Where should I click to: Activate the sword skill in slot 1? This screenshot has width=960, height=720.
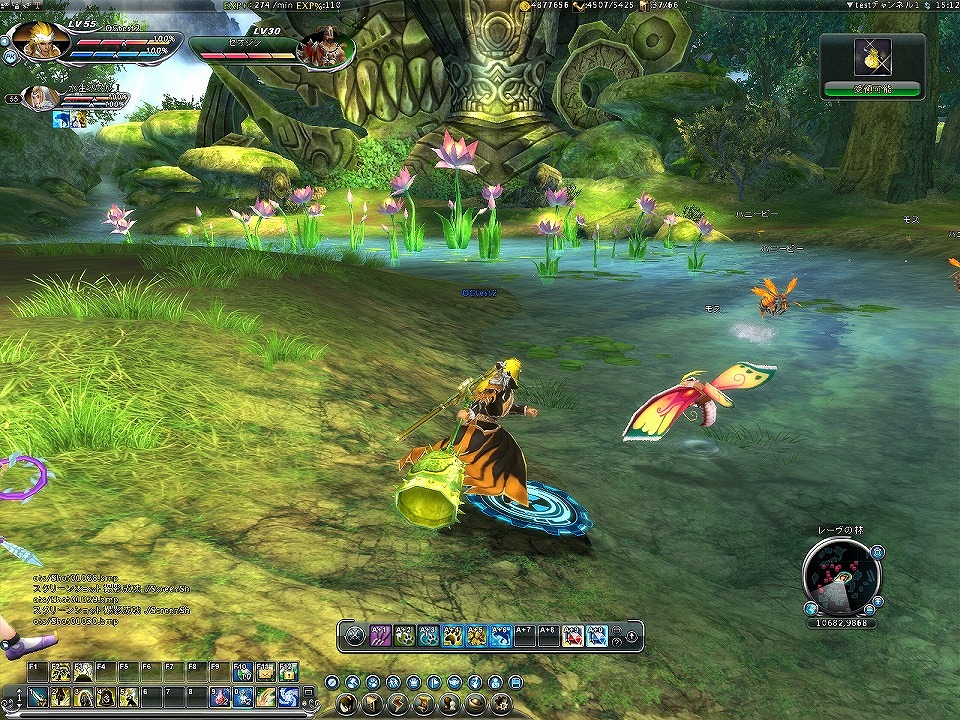coord(37,697)
